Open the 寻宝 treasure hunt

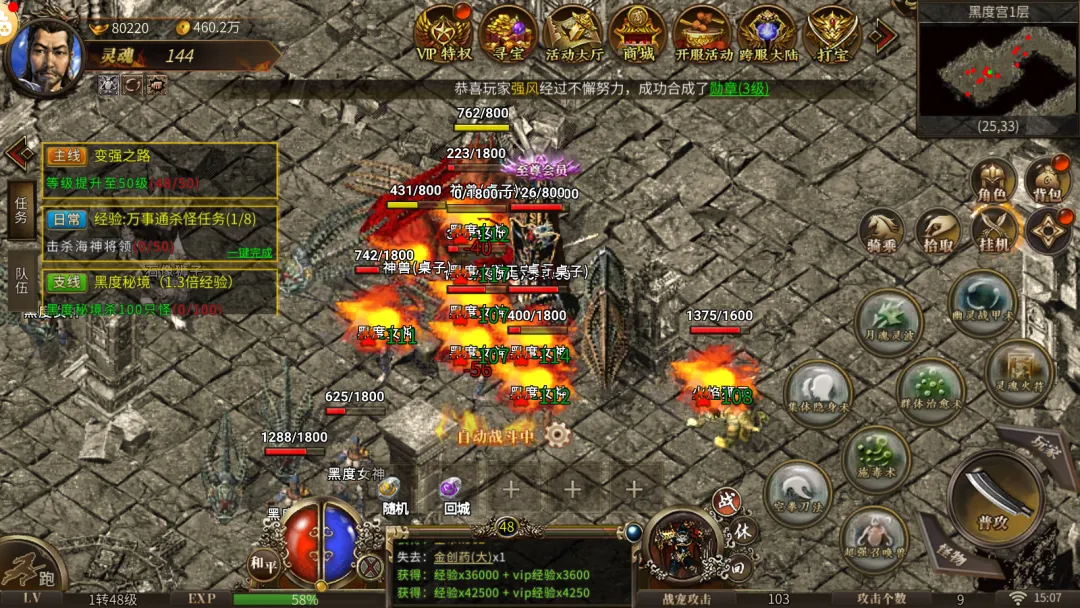coord(508,34)
